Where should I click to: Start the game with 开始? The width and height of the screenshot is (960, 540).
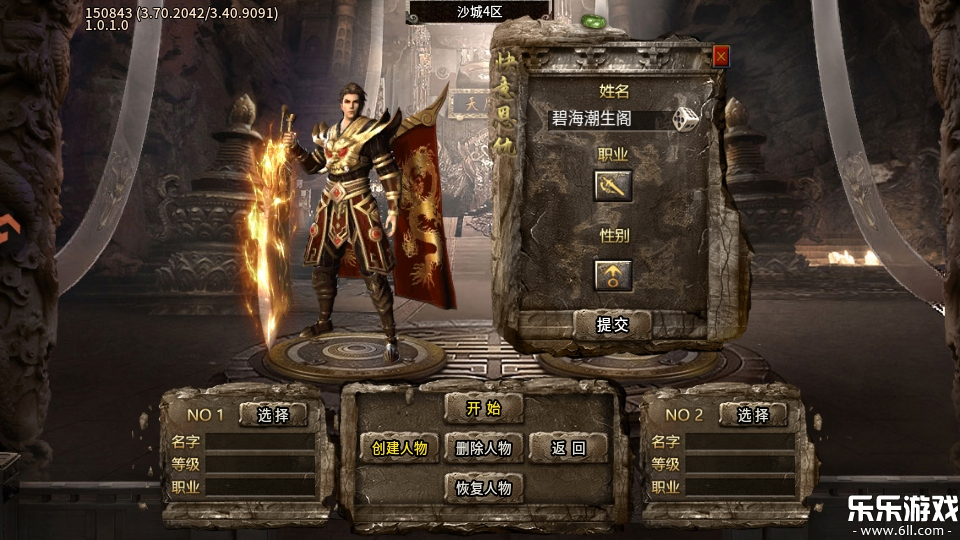pos(483,407)
